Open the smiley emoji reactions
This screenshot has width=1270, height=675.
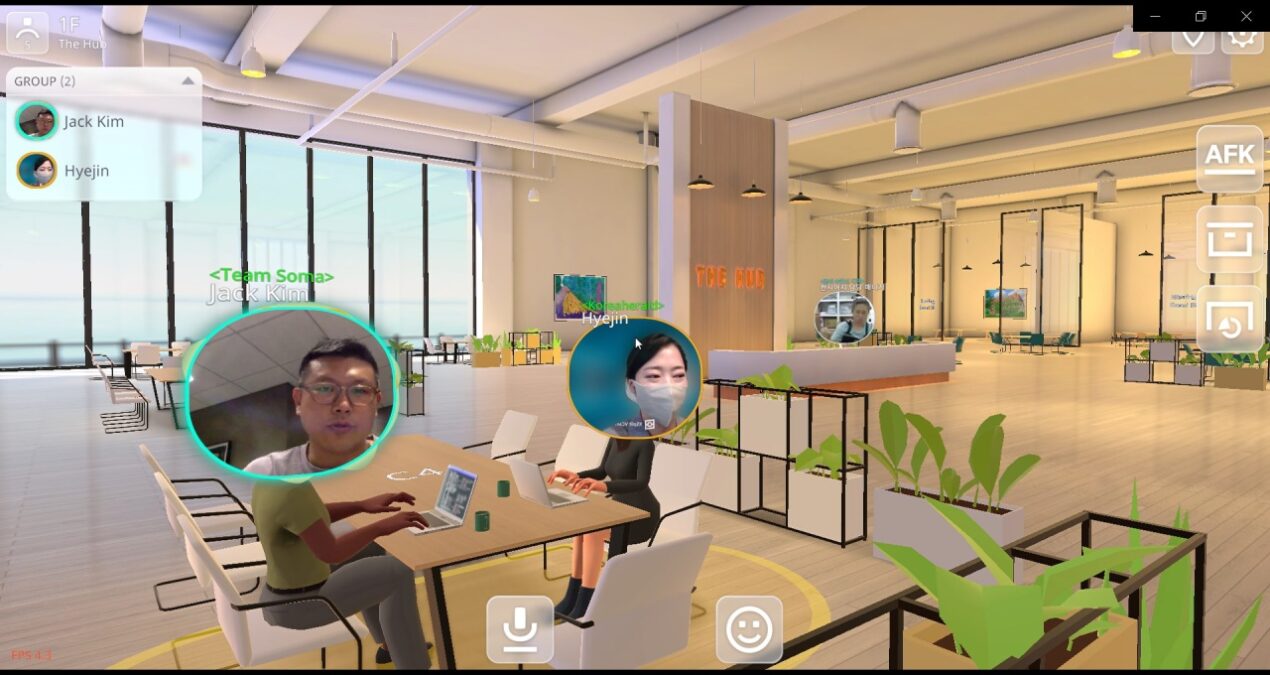[x=749, y=629]
